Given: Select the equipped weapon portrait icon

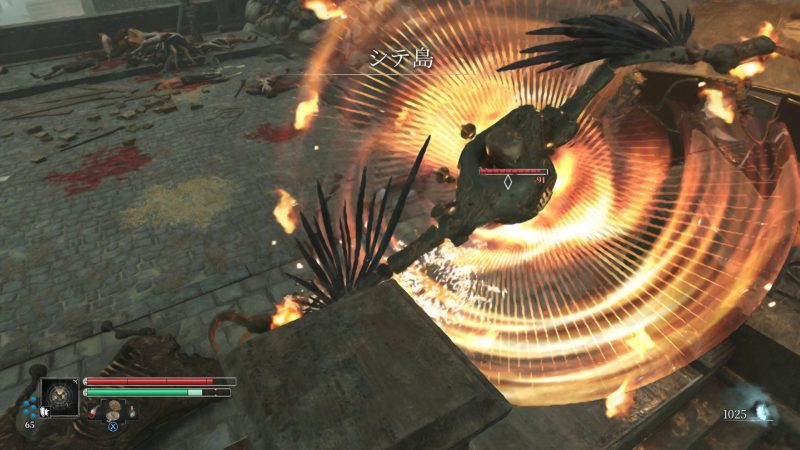Looking at the screenshot, I should pos(60,396).
